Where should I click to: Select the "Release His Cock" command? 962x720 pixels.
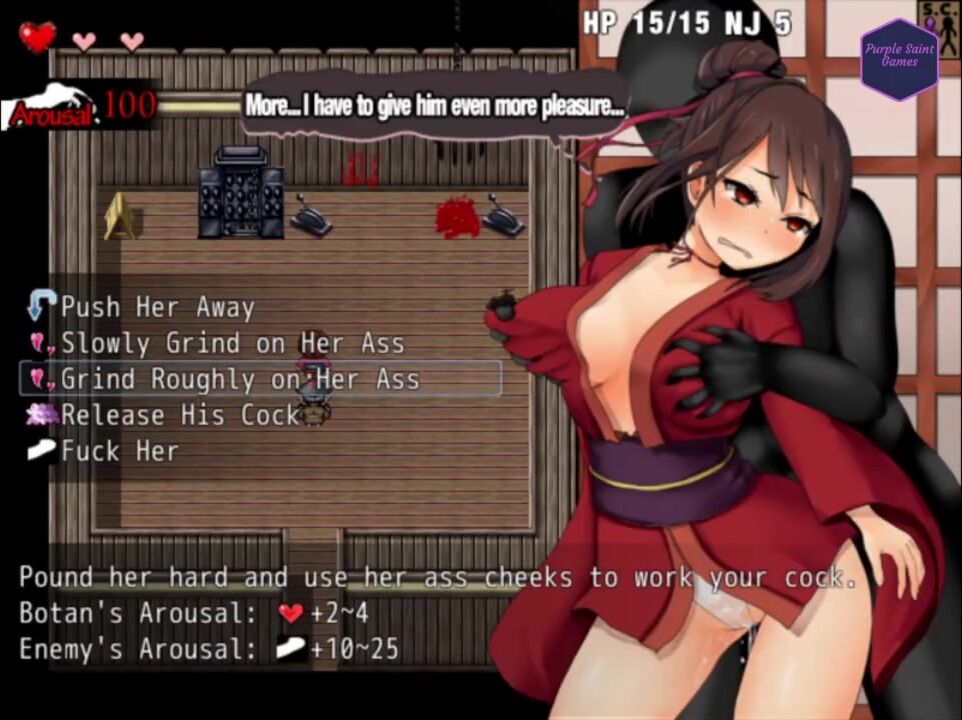tap(180, 415)
